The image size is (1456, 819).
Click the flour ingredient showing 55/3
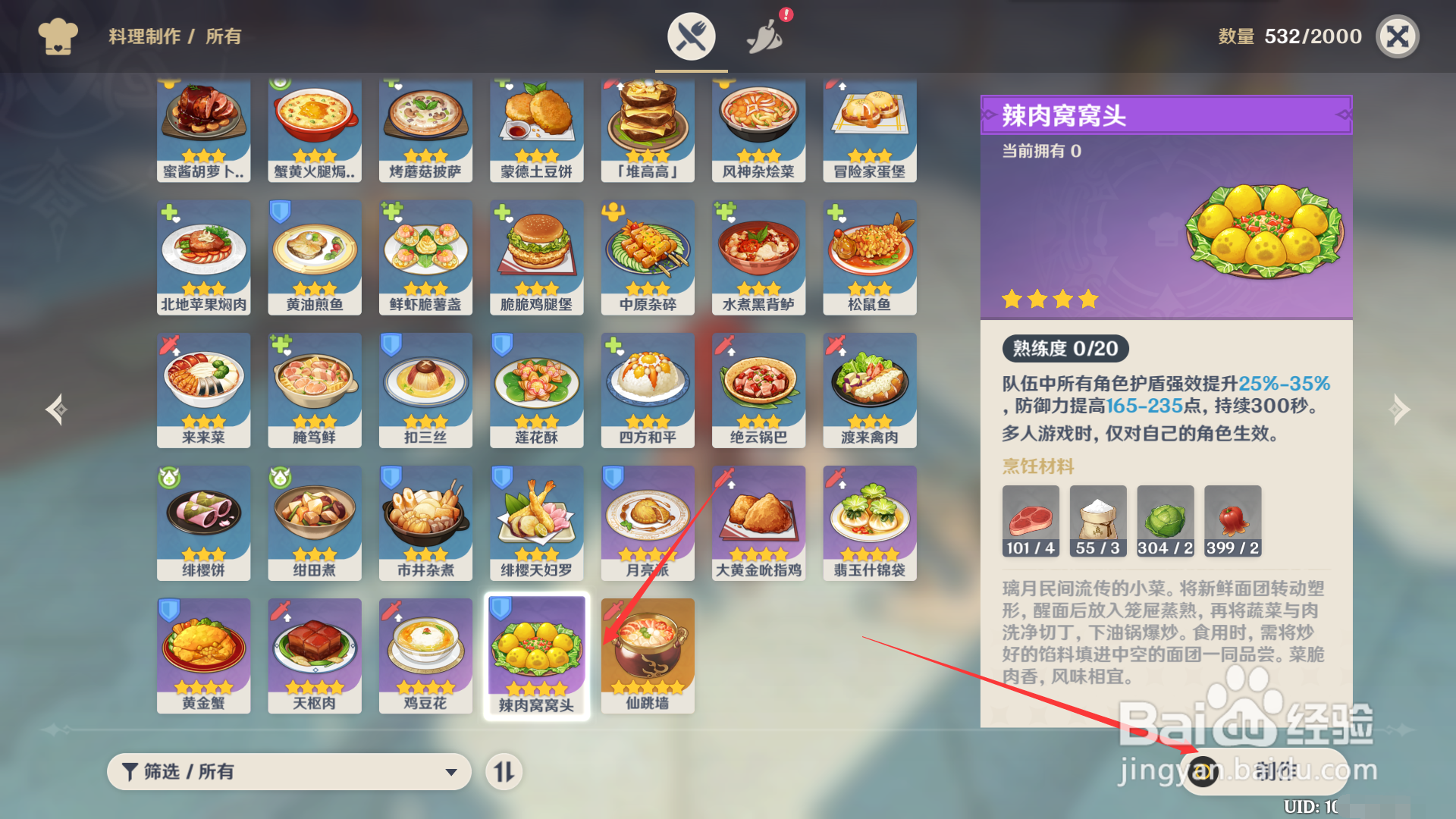coord(1097,520)
